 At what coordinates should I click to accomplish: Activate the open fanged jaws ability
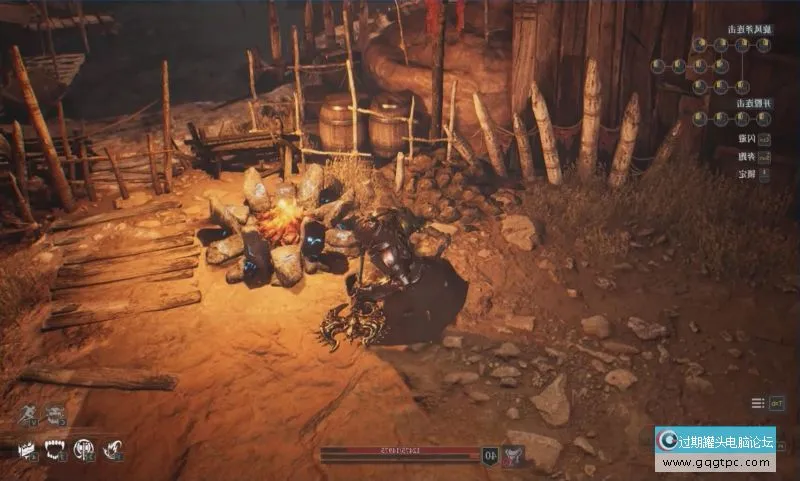tap(55, 449)
